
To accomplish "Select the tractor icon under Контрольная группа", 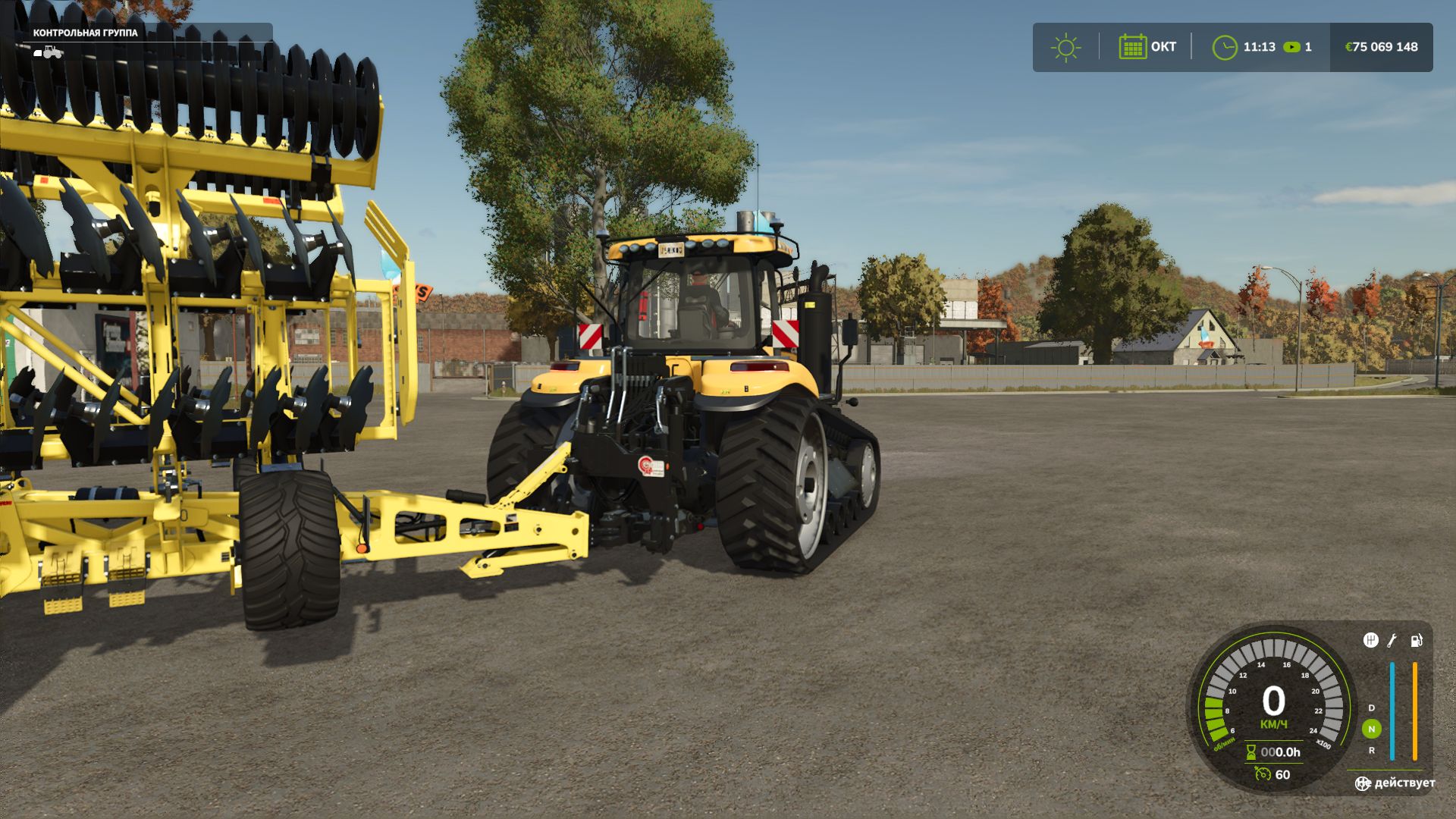I will tap(49, 52).
